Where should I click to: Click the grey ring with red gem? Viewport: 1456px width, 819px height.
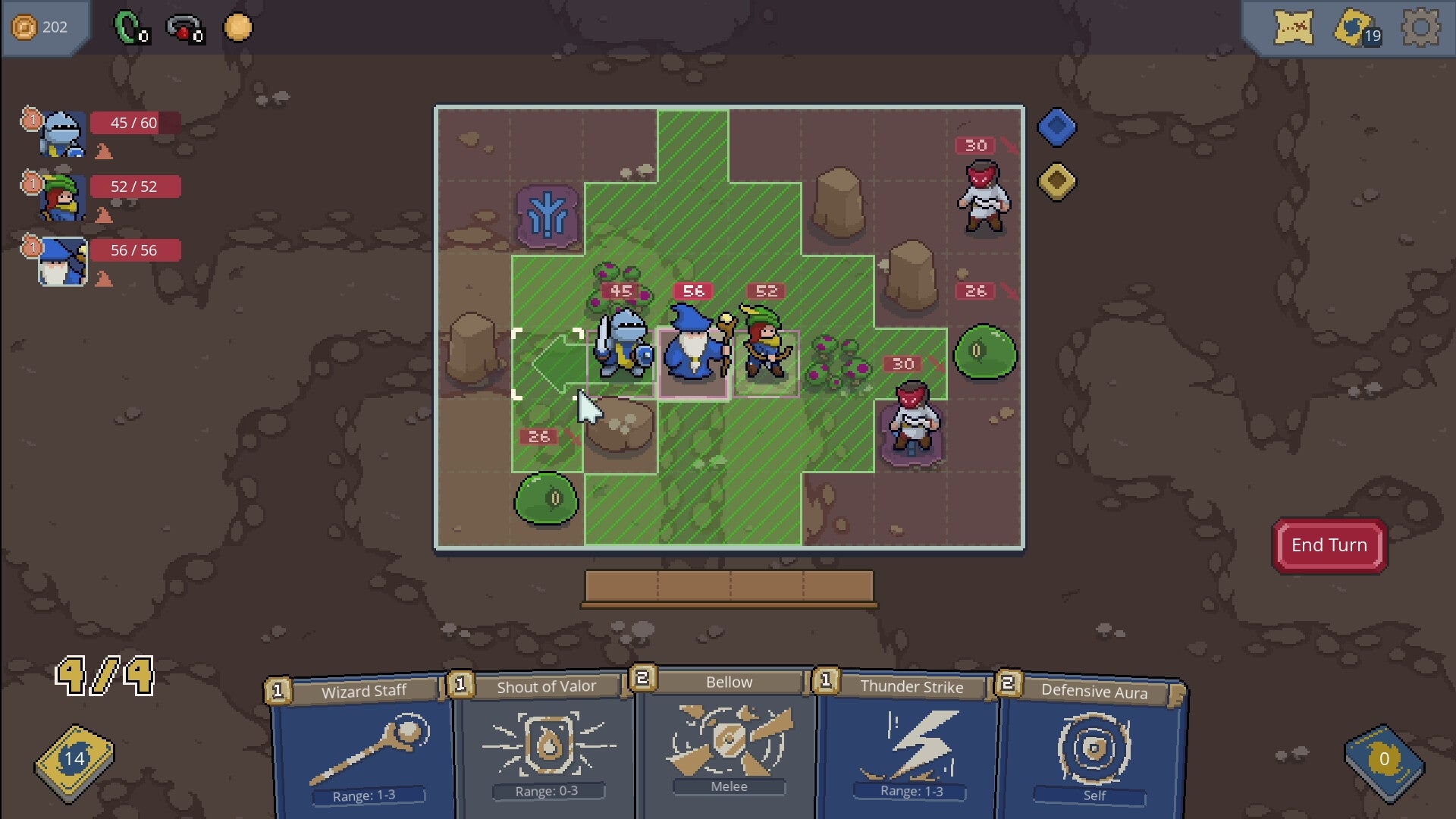coord(180,25)
